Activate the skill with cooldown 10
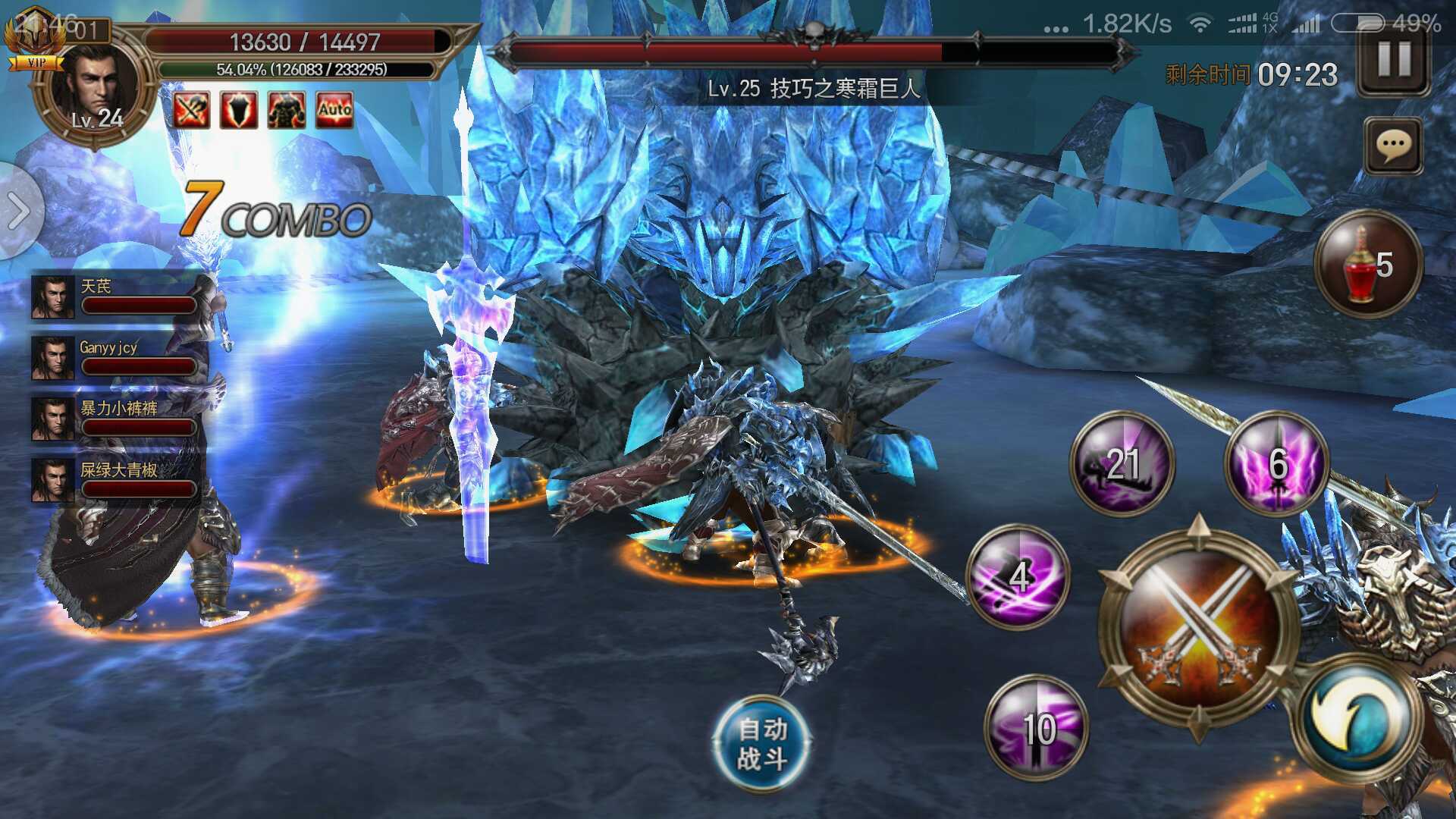 [1037, 726]
